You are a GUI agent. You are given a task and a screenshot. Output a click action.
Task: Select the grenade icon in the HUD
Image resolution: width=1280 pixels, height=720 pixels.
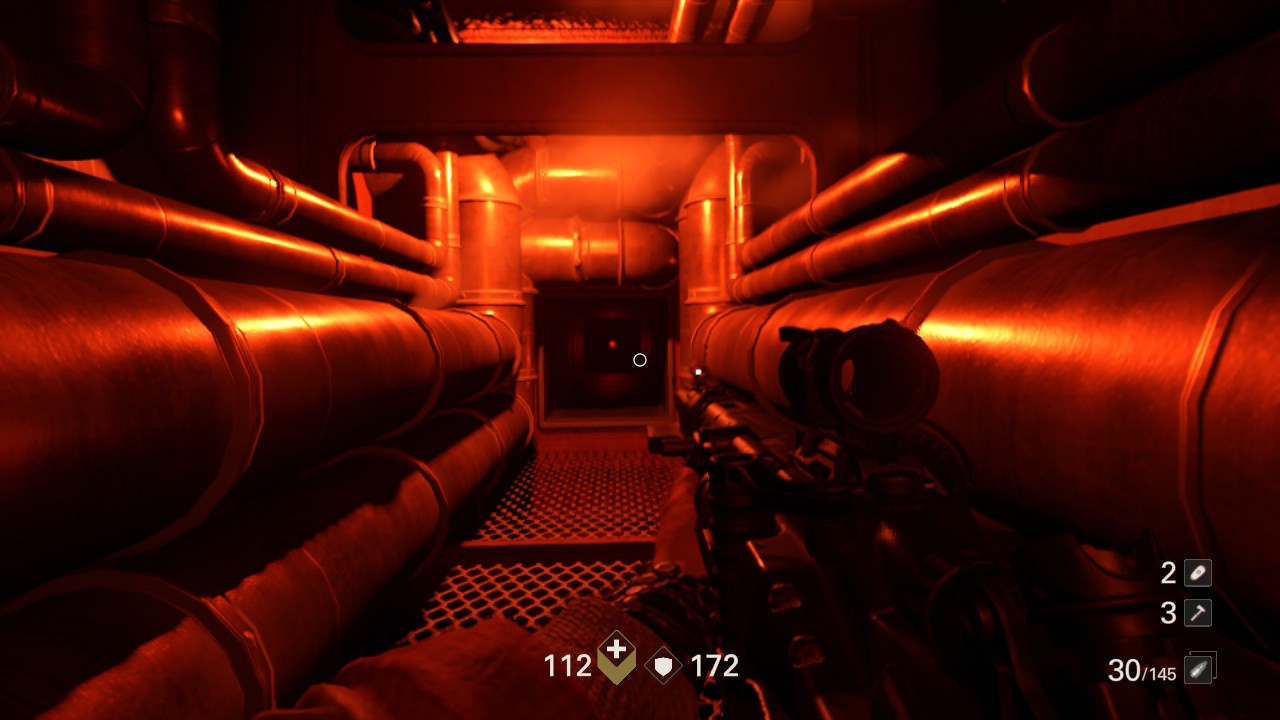pos(1196,573)
